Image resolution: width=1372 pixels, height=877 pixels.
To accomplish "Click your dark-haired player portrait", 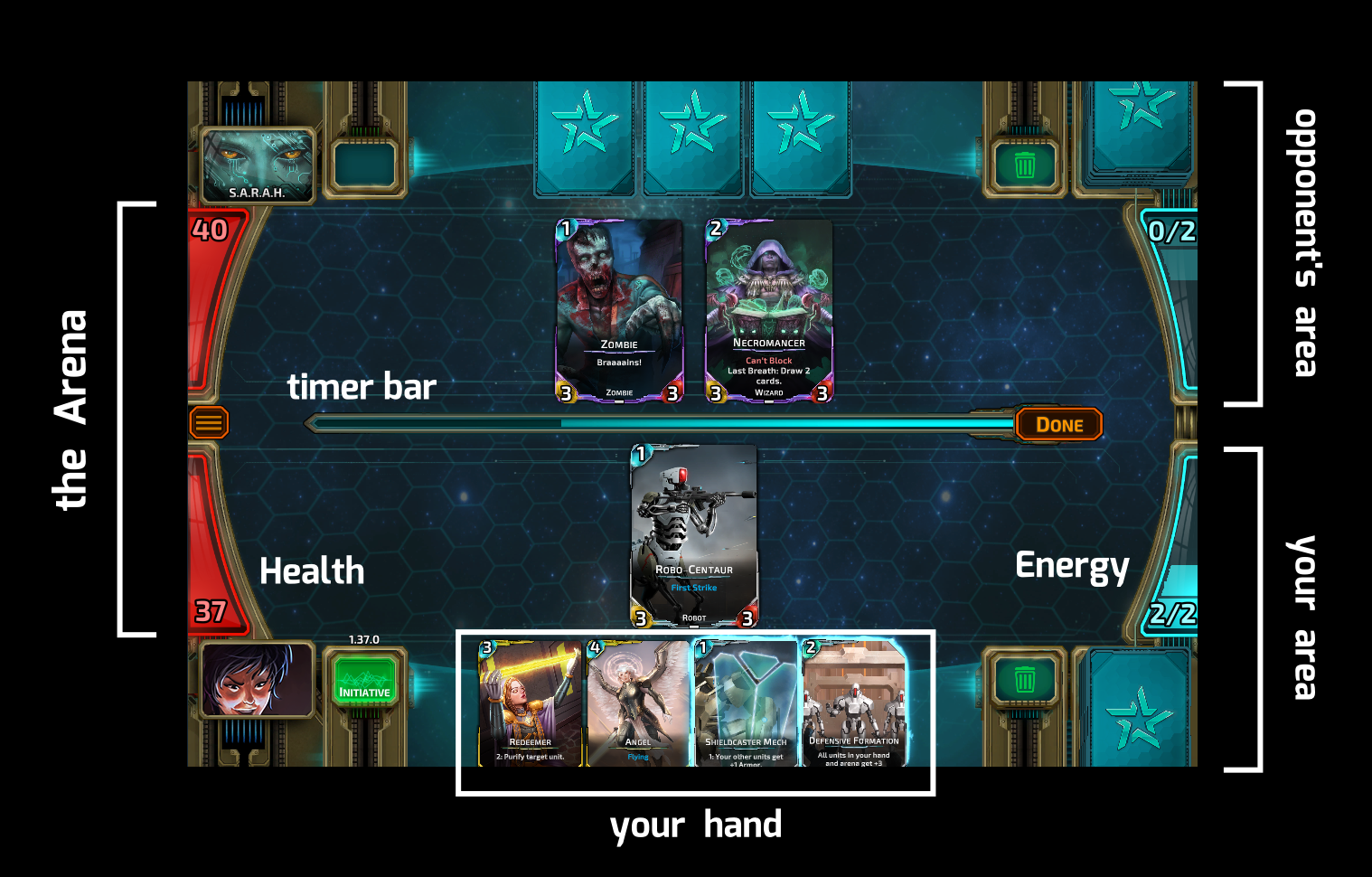I will pos(257,679).
